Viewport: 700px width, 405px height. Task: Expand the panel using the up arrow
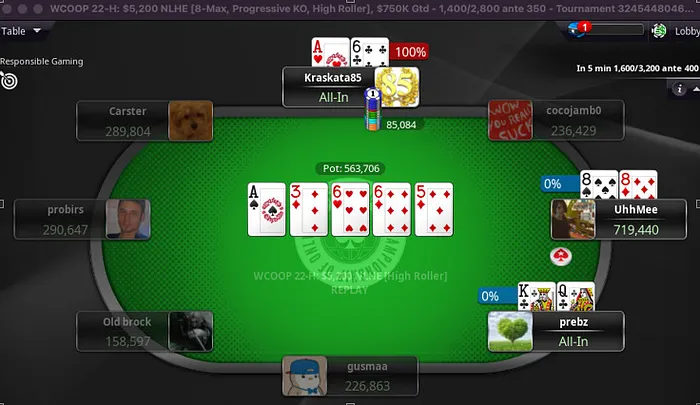click(x=694, y=89)
